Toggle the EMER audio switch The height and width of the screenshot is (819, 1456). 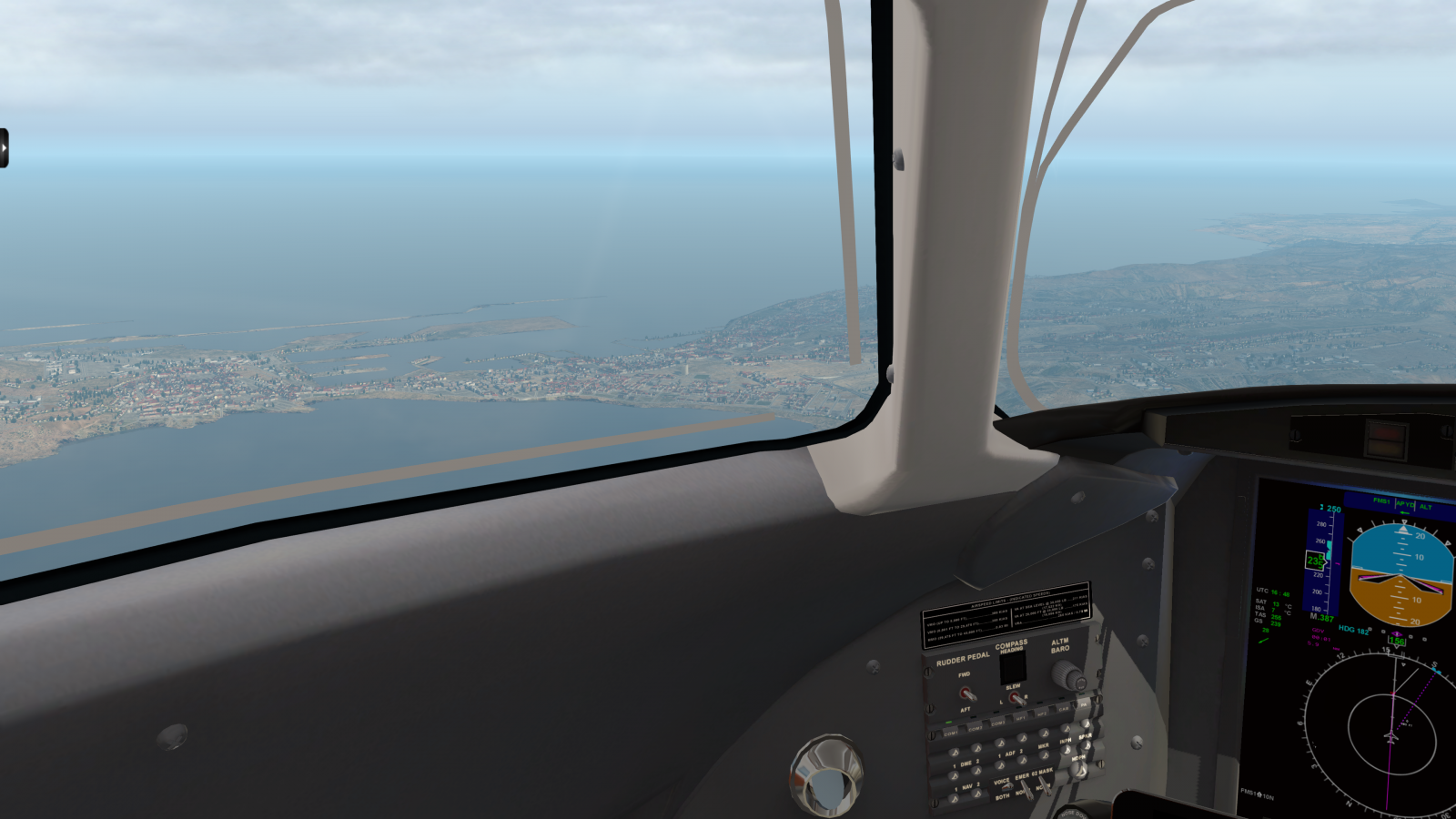coord(1026,790)
